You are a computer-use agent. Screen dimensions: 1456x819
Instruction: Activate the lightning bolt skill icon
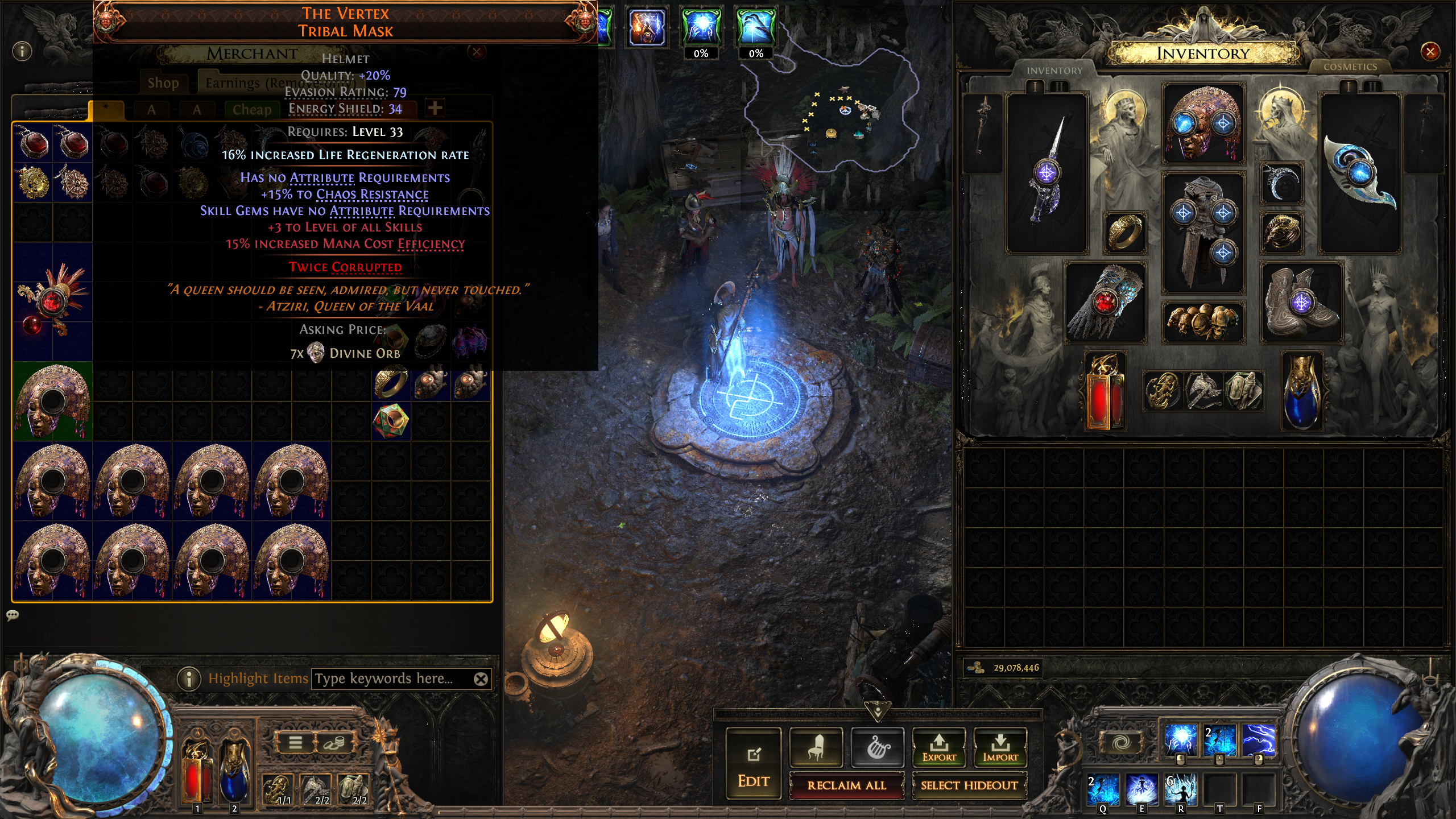1258,740
